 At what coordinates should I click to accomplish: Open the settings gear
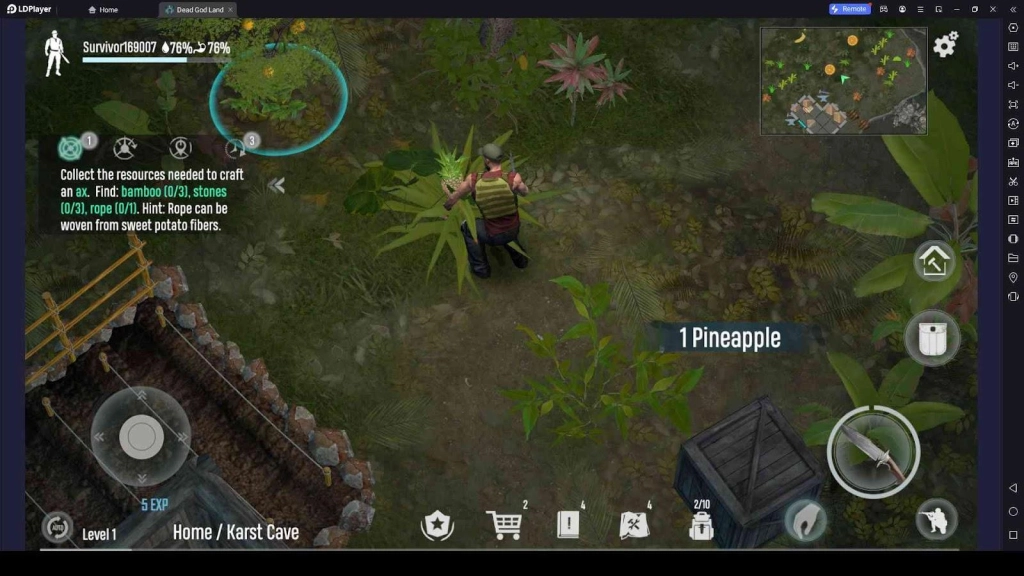tap(945, 44)
